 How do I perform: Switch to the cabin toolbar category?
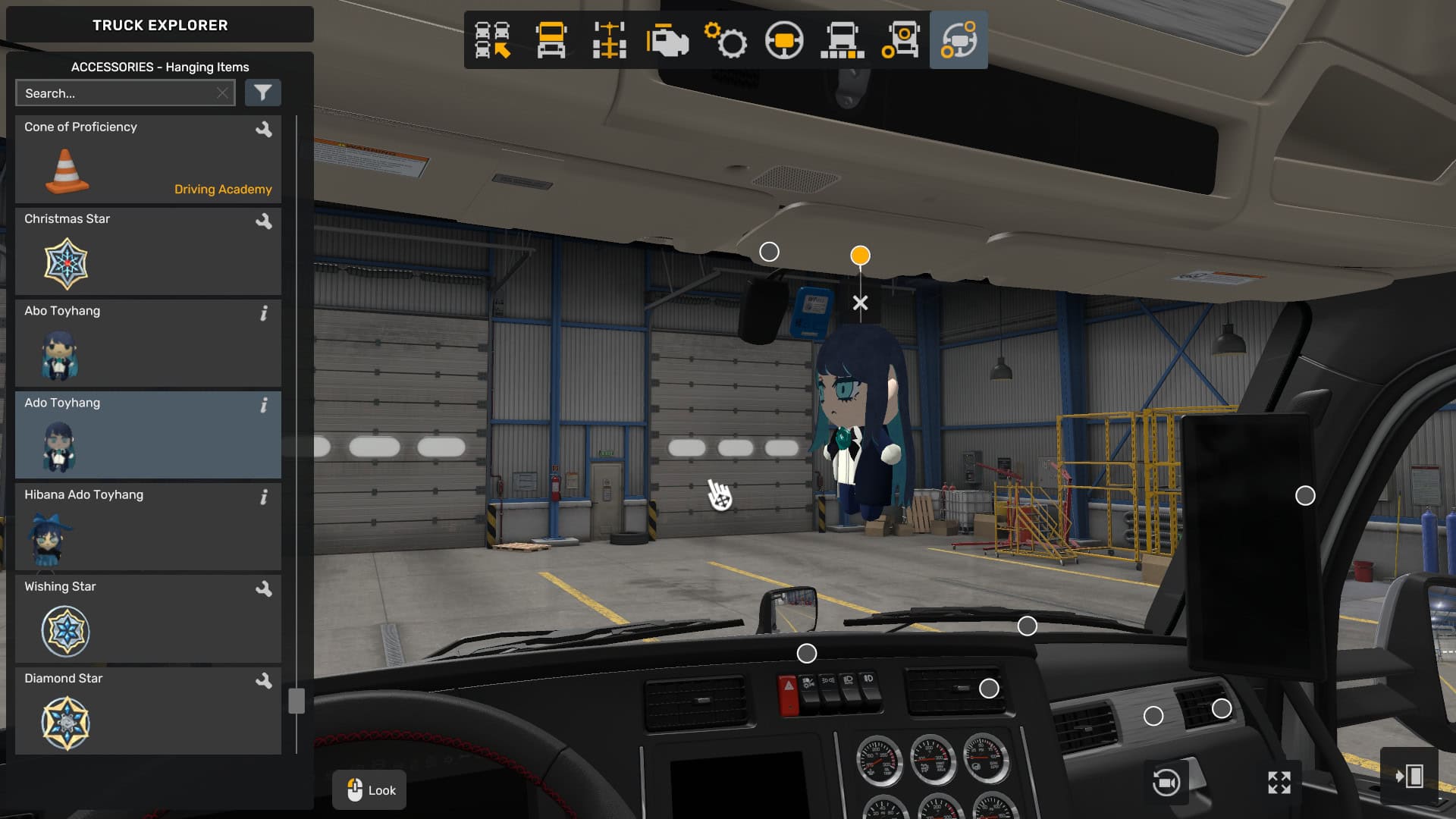551,40
